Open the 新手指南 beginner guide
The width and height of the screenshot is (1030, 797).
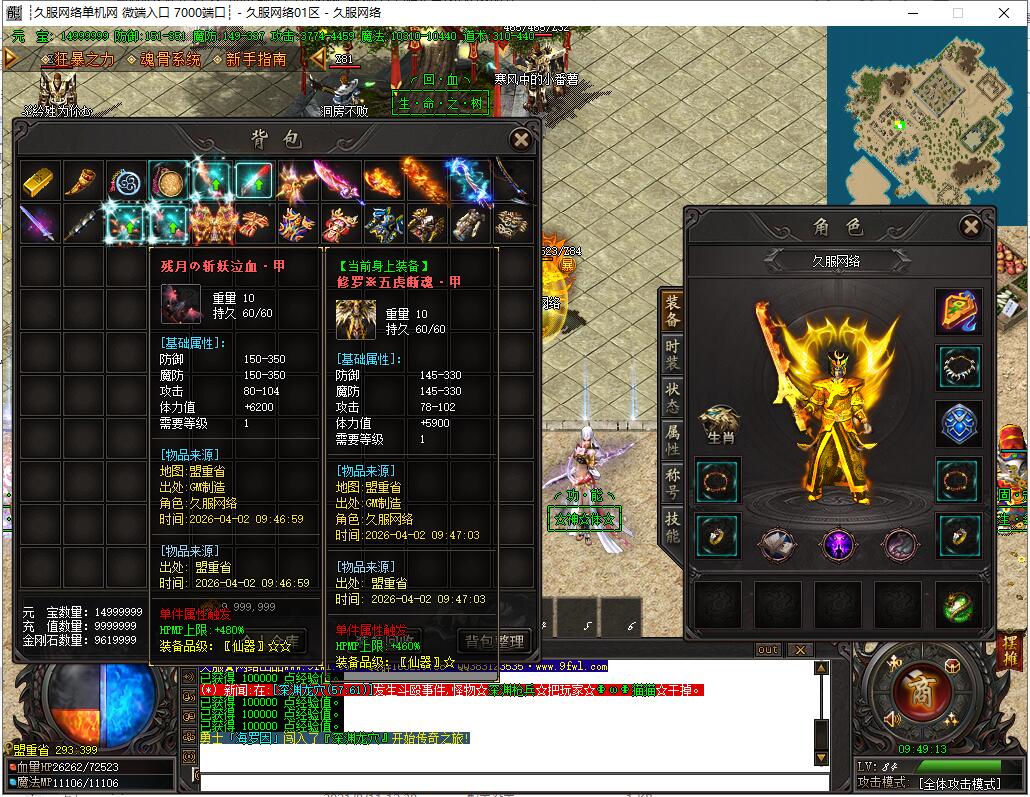(x=256, y=60)
